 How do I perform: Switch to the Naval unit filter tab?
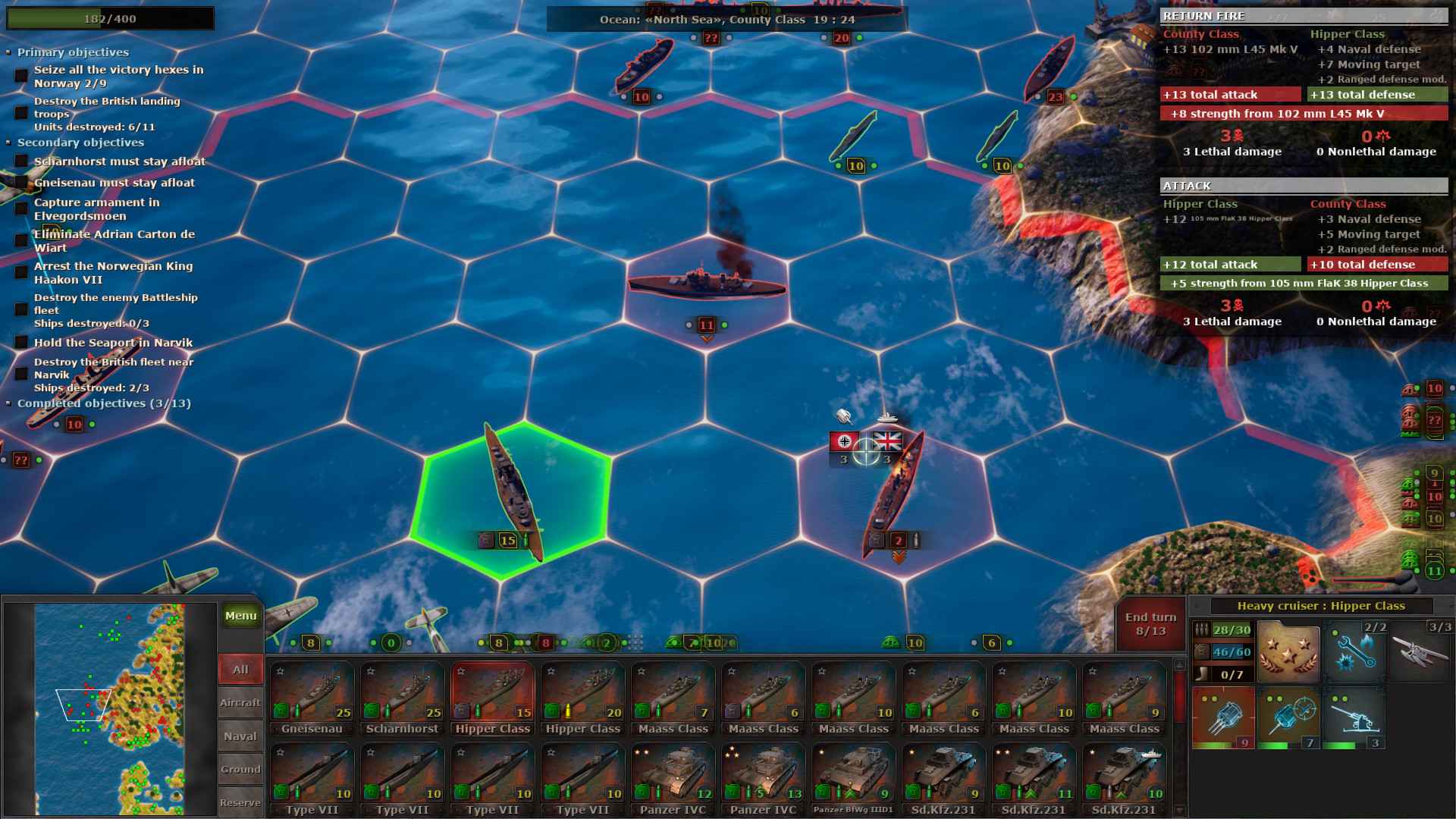point(240,736)
